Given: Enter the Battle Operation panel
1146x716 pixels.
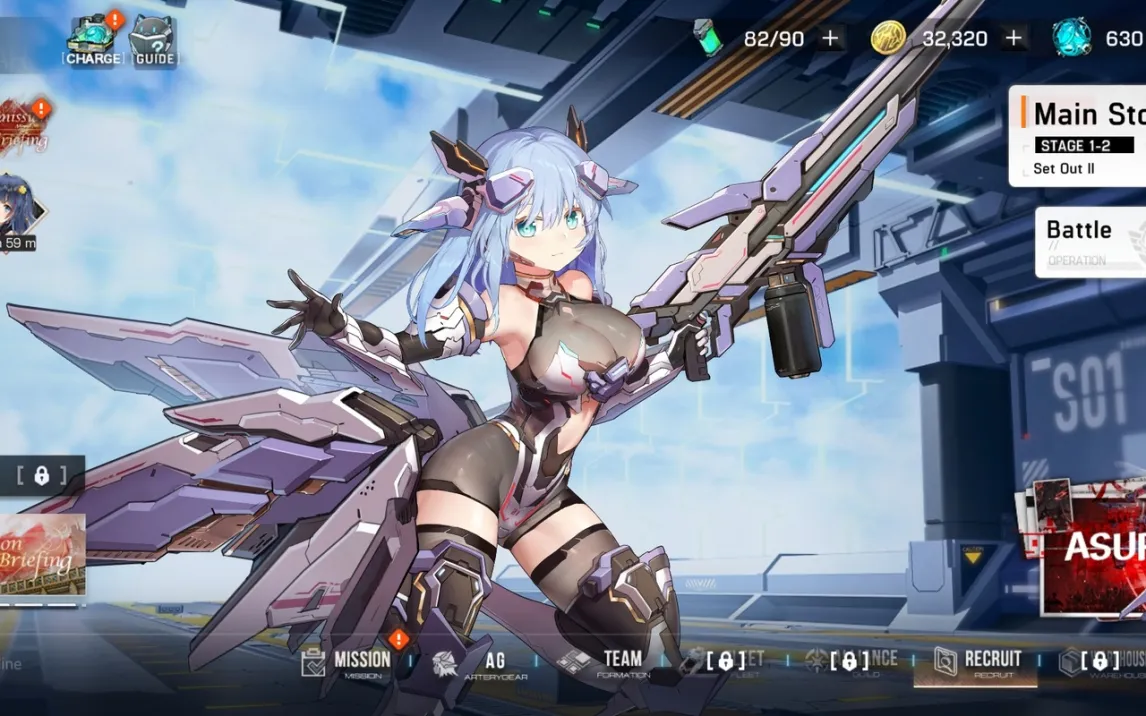Looking at the screenshot, I should [1090, 241].
